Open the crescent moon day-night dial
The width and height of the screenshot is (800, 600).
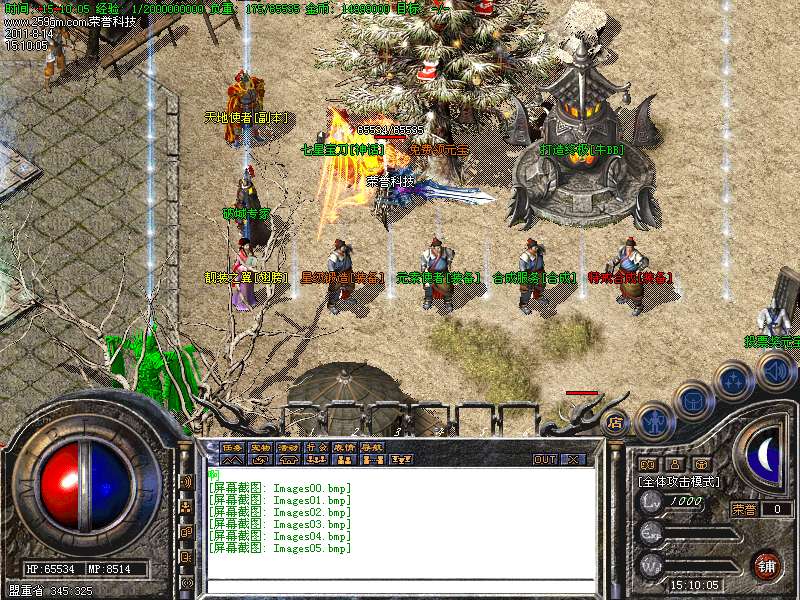(x=765, y=455)
